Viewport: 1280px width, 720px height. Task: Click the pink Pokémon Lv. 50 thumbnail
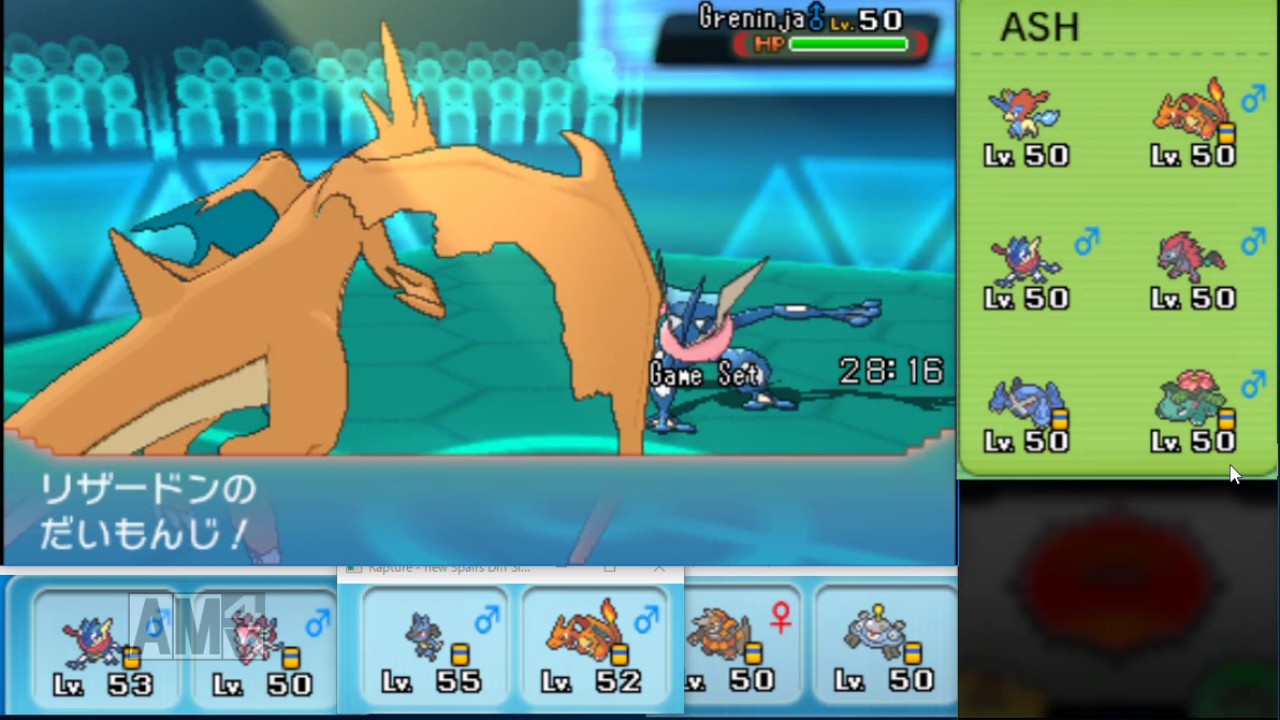click(x=255, y=640)
